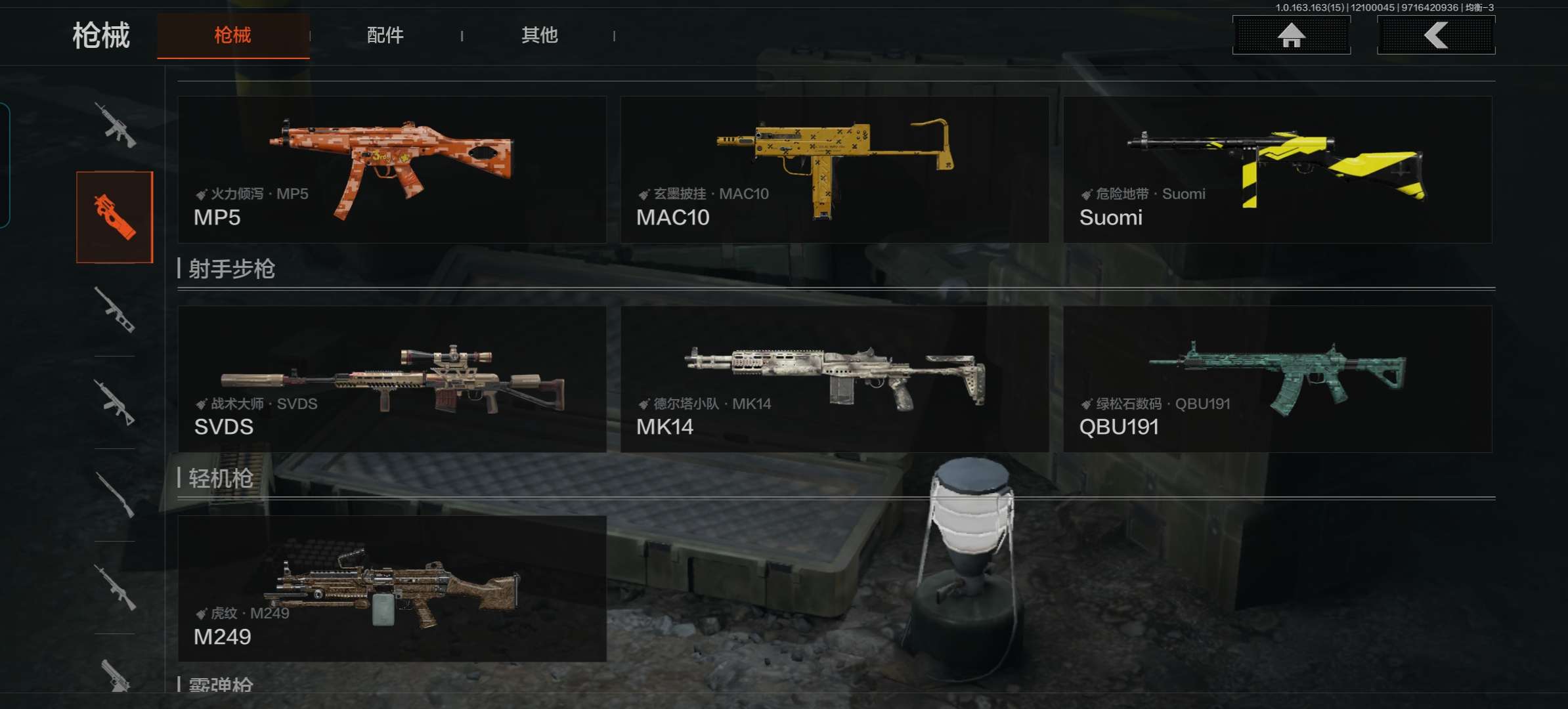Click the highlighted orange submachine gun category
The height and width of the screenshot is (709, 1568).
tap(115, 217)
